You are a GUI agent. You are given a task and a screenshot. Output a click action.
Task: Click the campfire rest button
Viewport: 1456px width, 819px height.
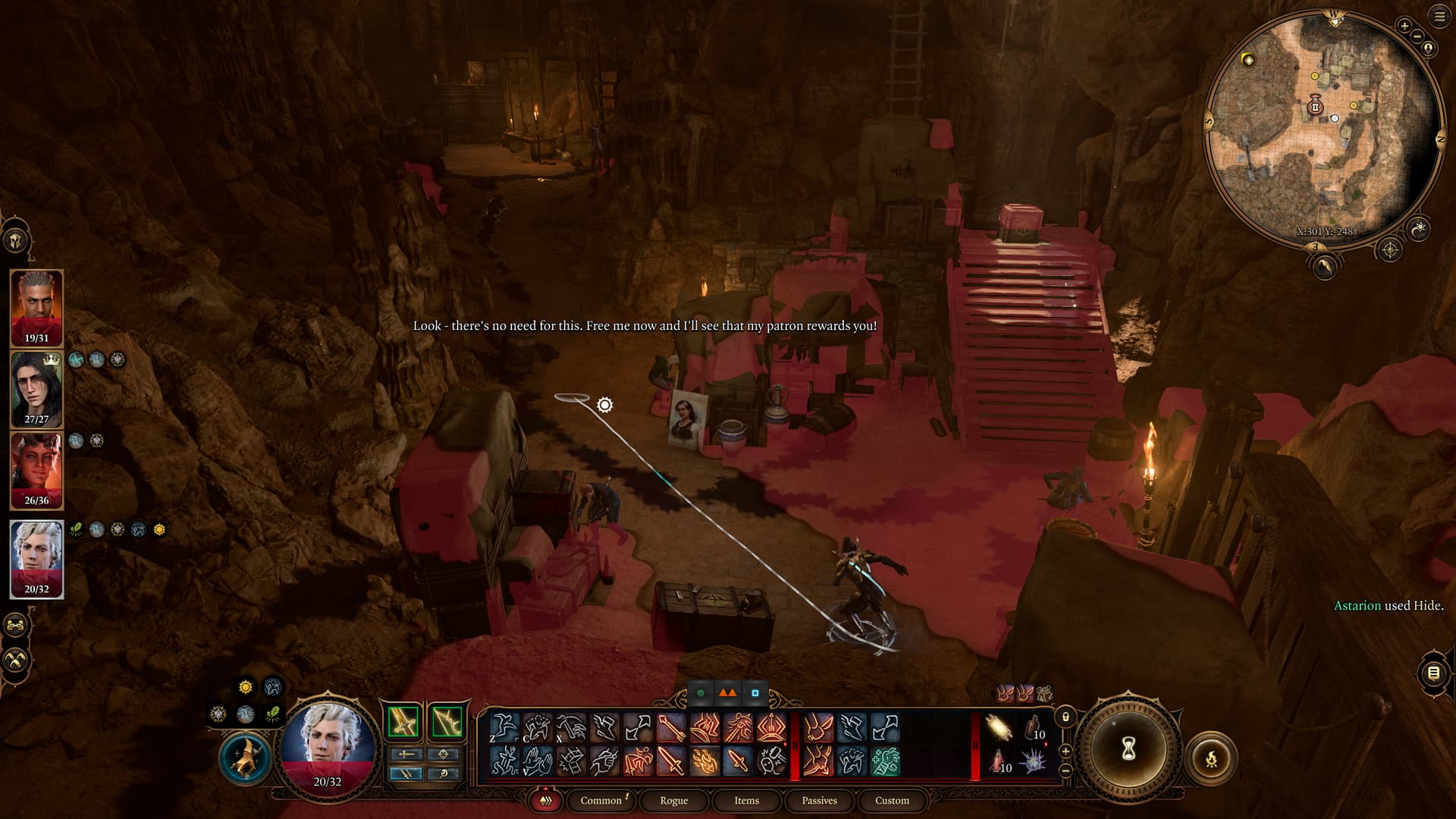(x=1211, y=758)
